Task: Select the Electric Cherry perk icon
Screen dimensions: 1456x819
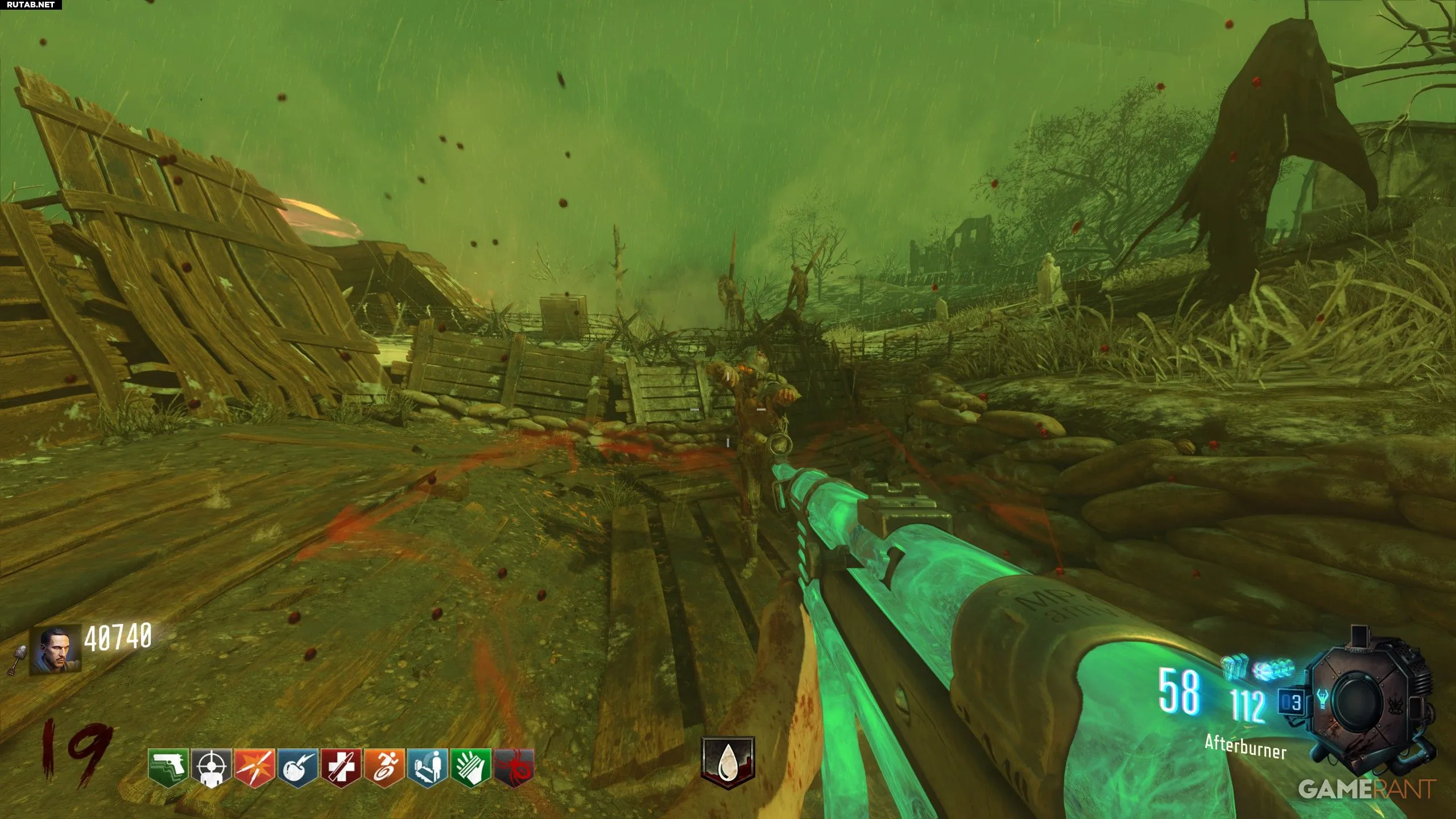Action: (x=297, y=768)
